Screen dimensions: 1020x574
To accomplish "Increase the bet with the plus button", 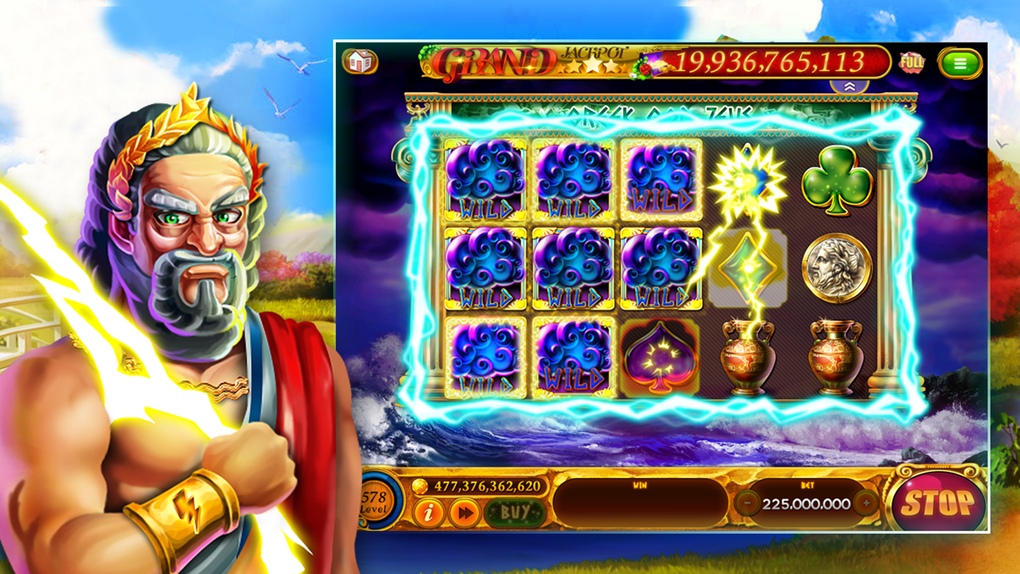I will click(867, 503).
